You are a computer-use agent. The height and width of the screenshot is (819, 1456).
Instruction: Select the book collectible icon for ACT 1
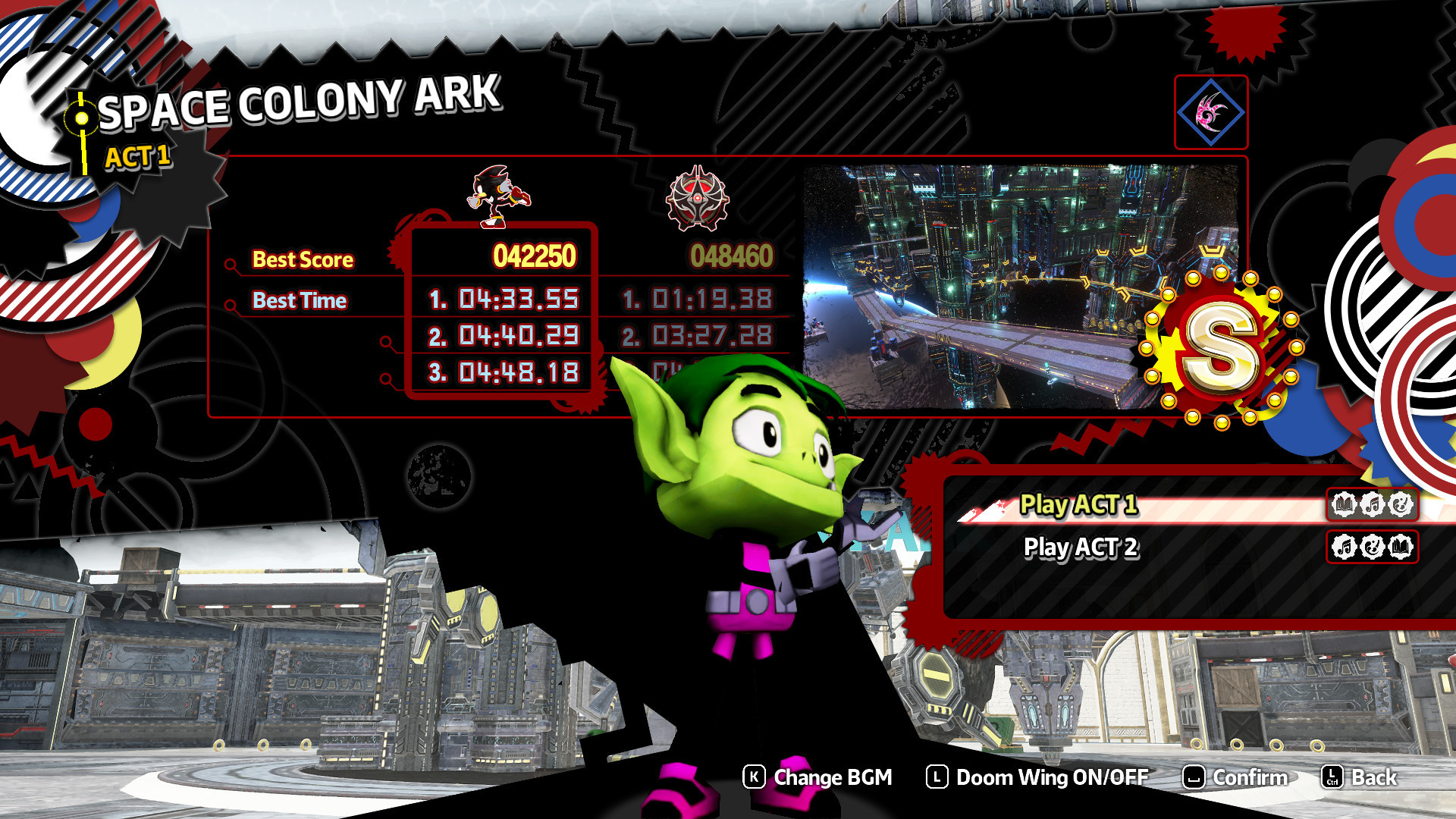[1344, 504]
